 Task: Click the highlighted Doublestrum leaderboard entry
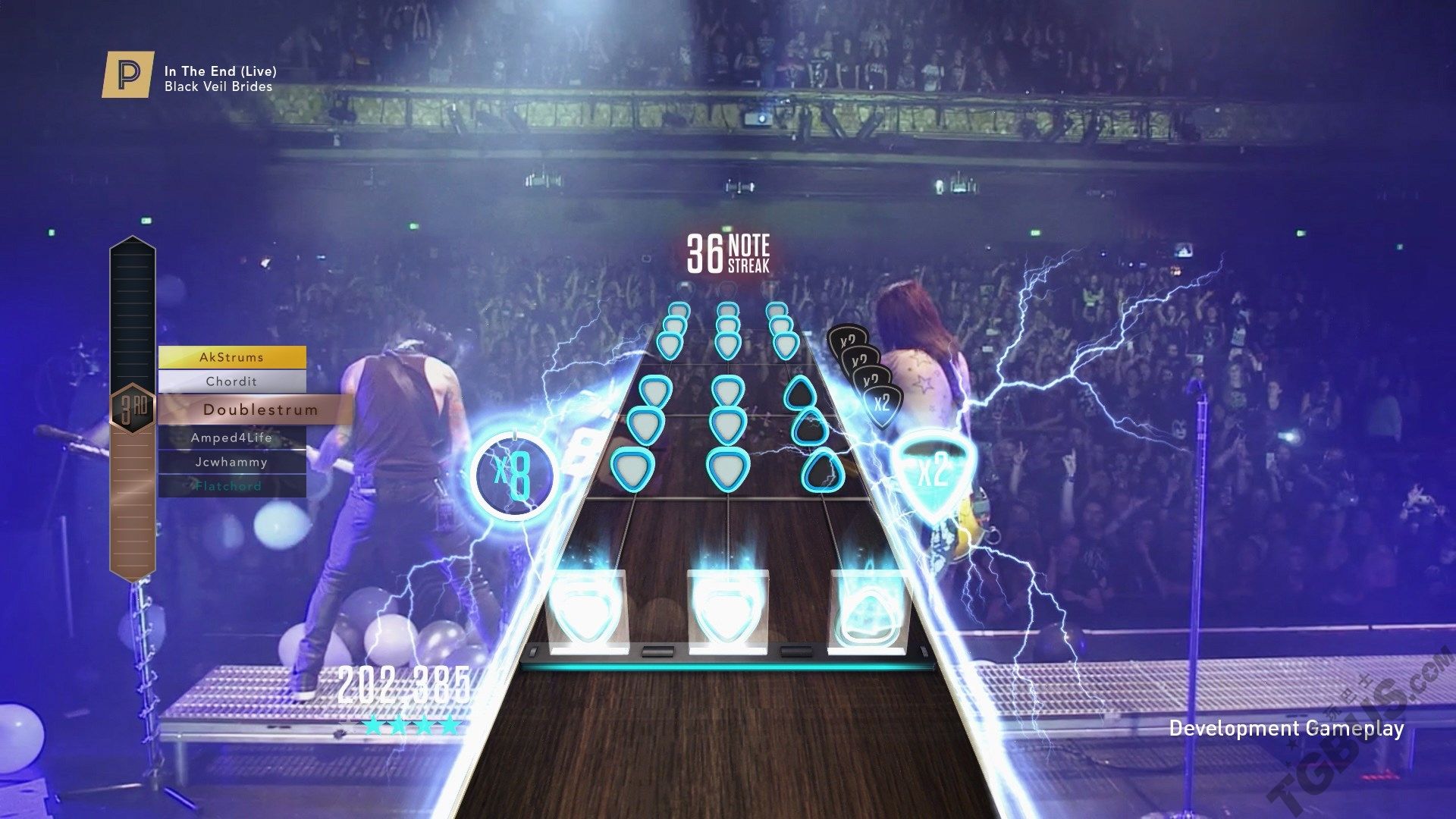coord(259,410)
